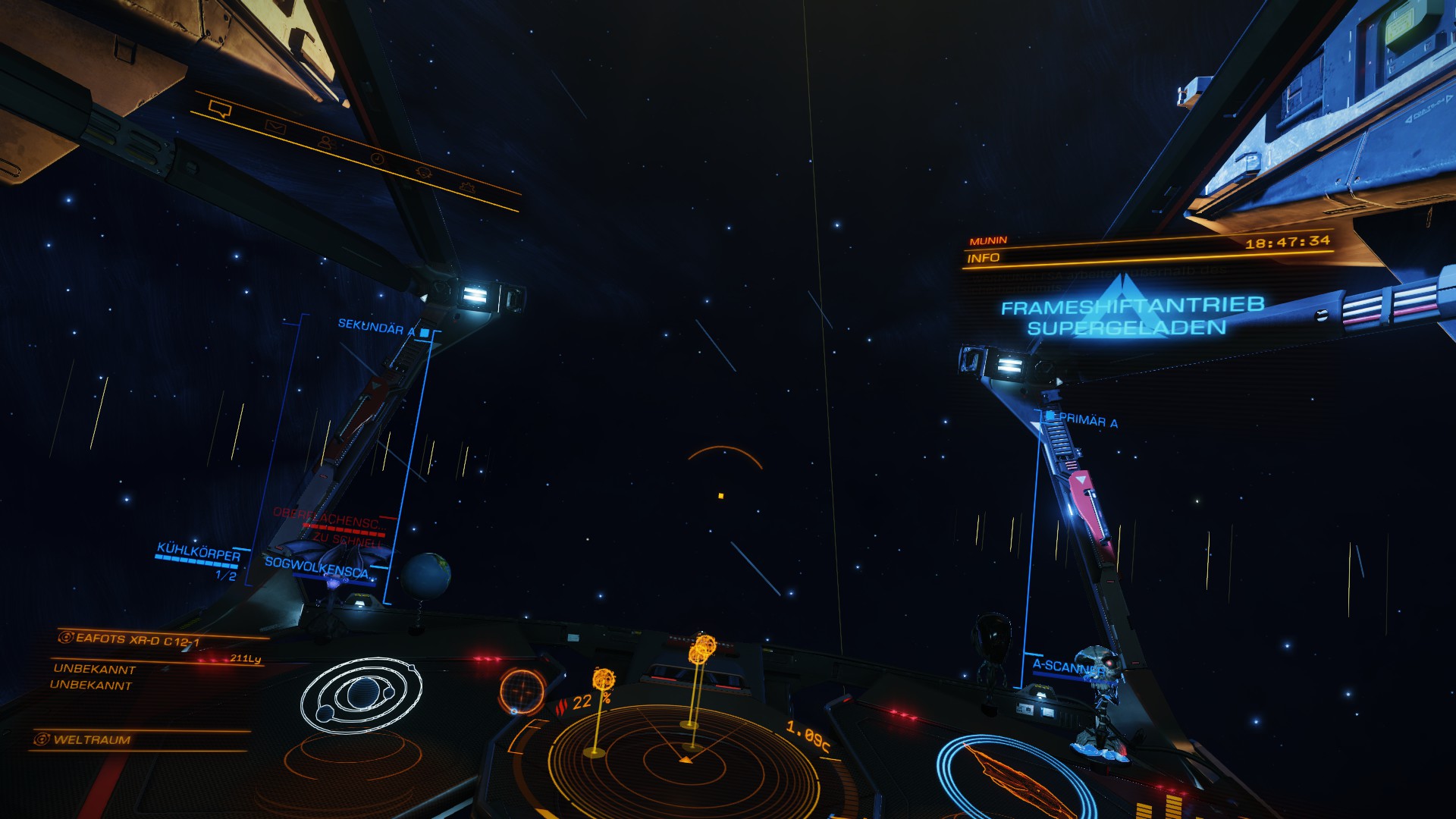
Task: Select the Kühlkörper heat sink indicator
Action: [x=198, y=552]
